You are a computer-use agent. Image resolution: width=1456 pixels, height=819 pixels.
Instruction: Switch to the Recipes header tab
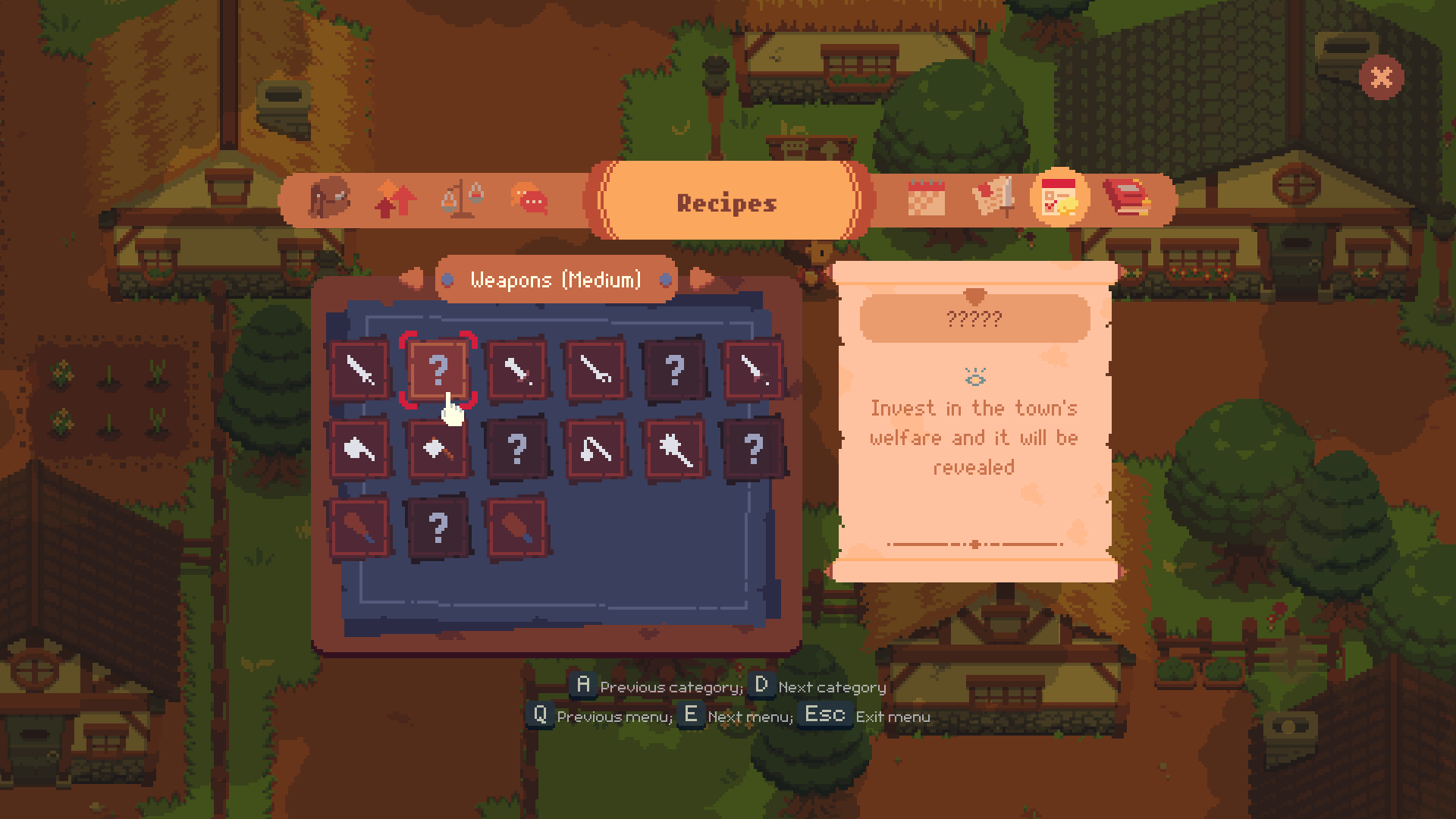click(x=726, y=202)
